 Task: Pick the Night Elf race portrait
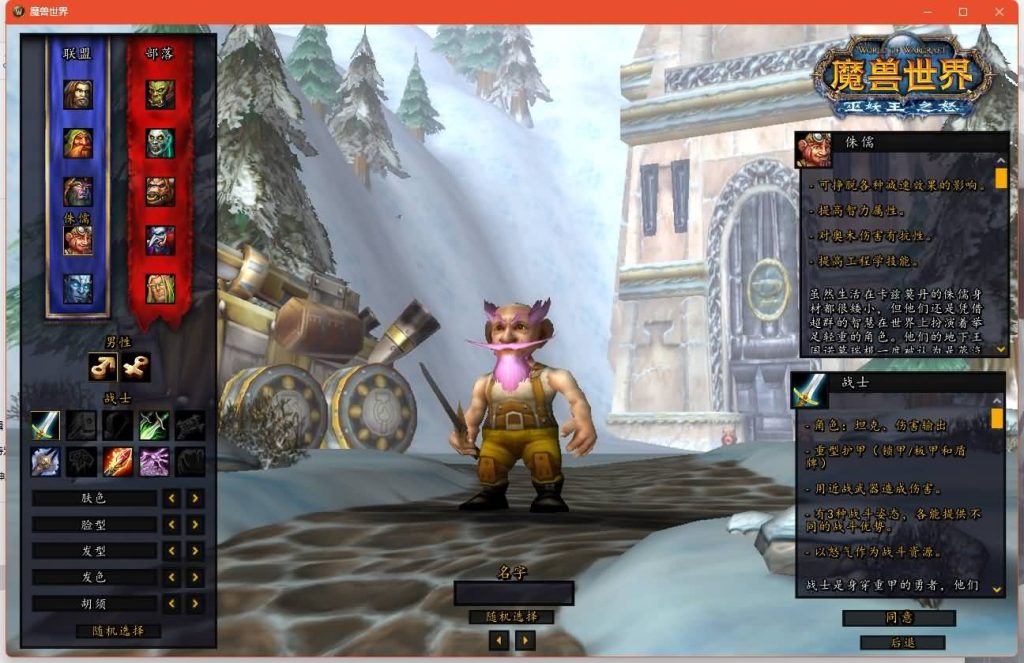[x=78, y=191]
